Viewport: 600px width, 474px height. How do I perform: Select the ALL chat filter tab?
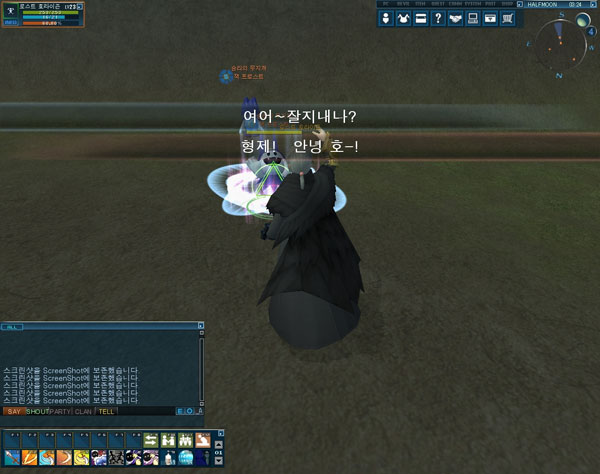pos(12,327)
